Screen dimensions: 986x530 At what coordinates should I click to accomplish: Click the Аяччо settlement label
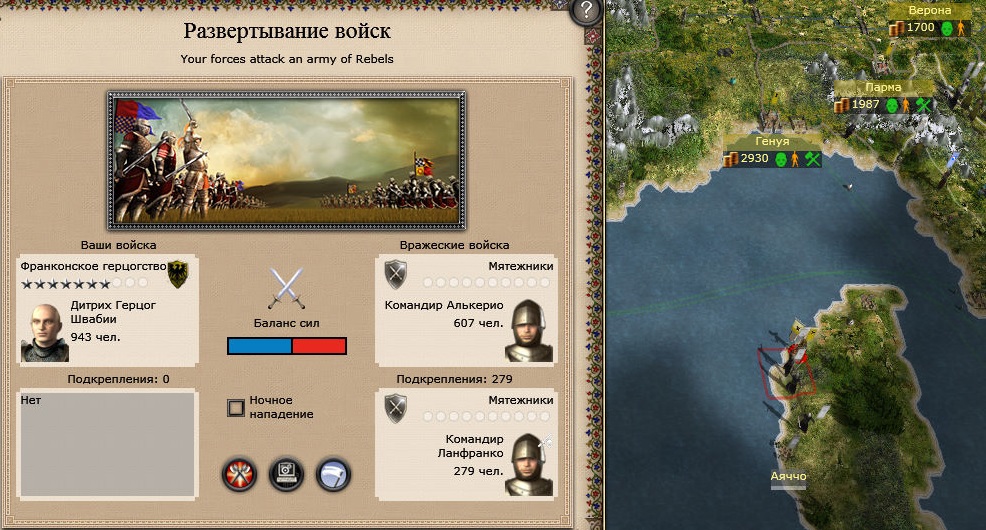click(788, 477)
